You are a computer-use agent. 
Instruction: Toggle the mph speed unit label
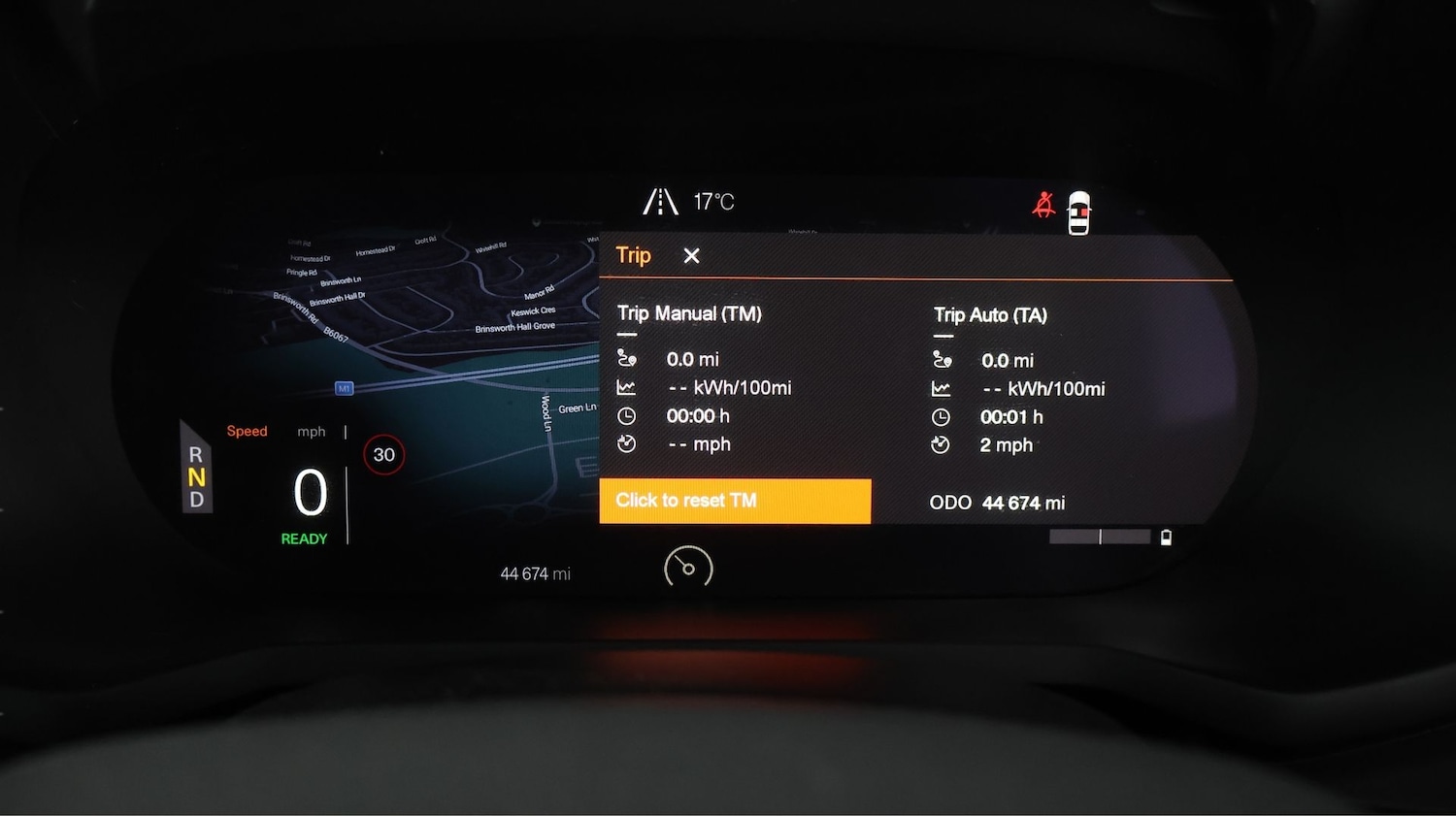click(311, 432)
